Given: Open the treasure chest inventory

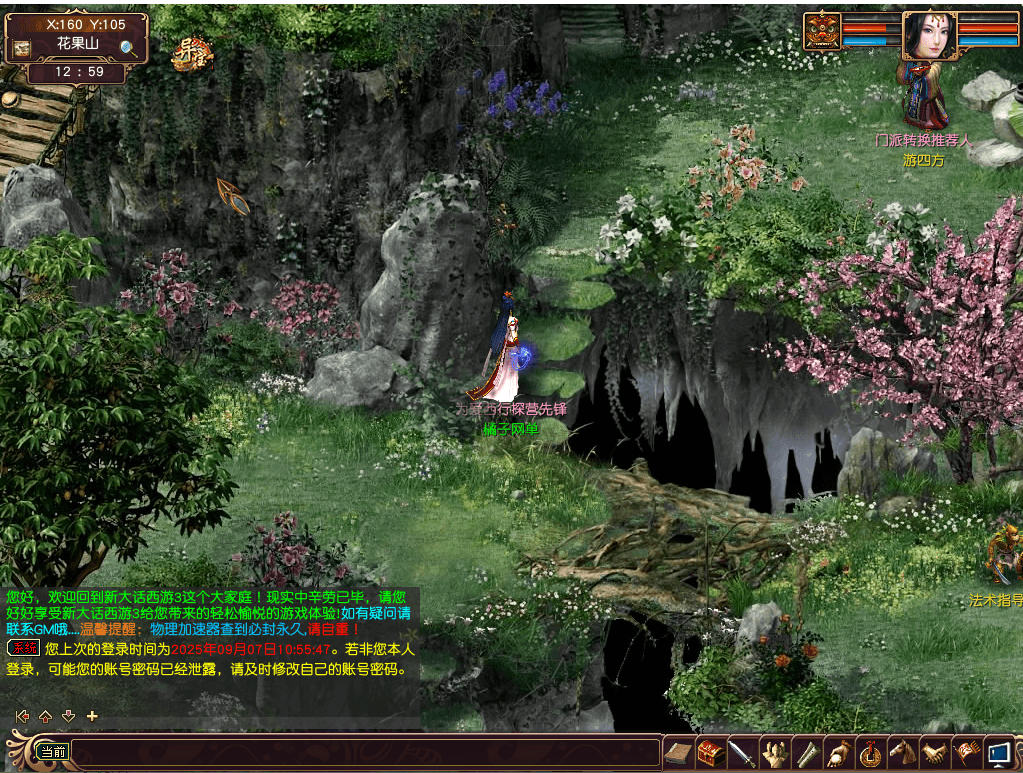Looking at the screenshot, I should tap(710, 753).
